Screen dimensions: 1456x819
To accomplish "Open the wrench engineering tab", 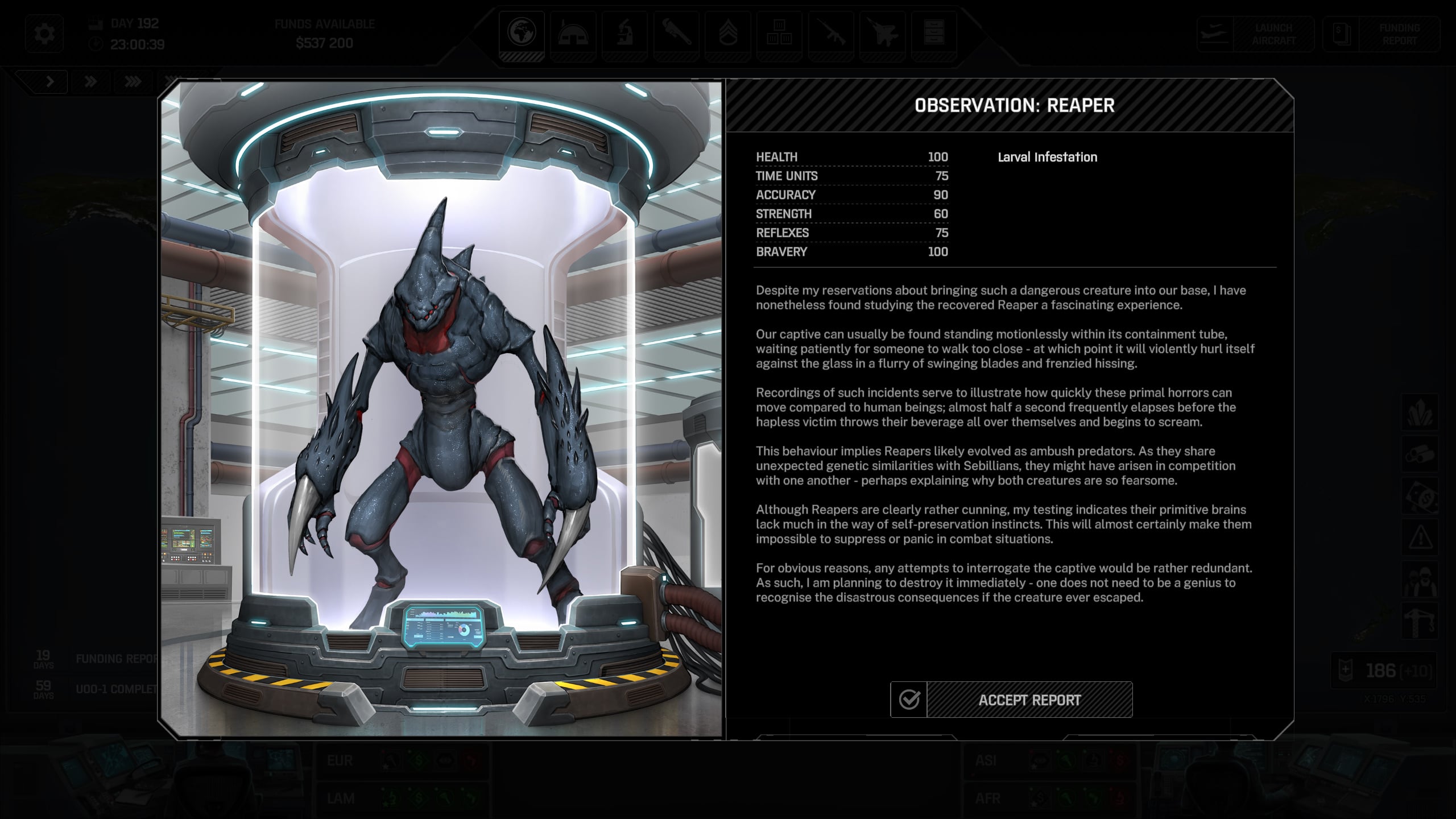I will [x=676, y=33].
